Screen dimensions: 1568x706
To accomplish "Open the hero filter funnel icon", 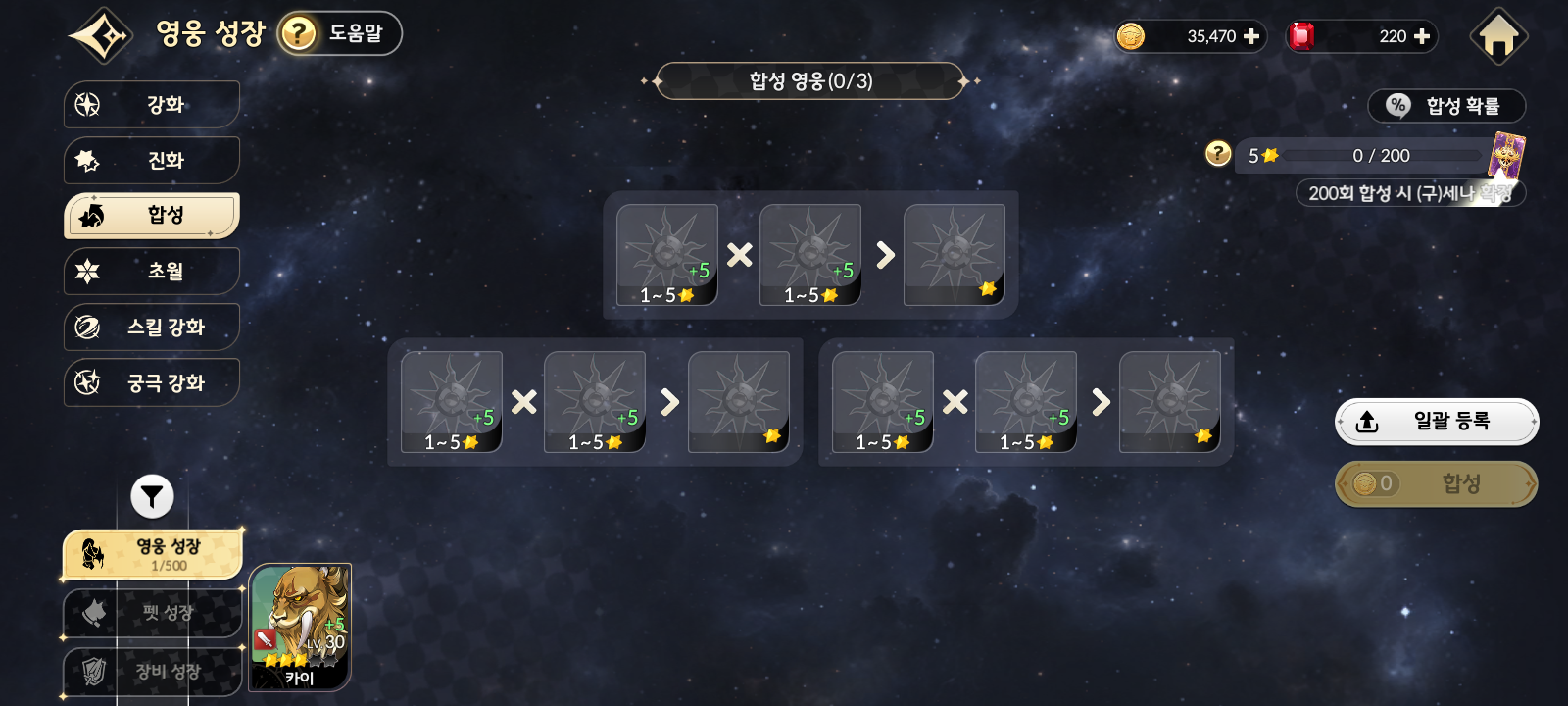I will pos(152,497).
